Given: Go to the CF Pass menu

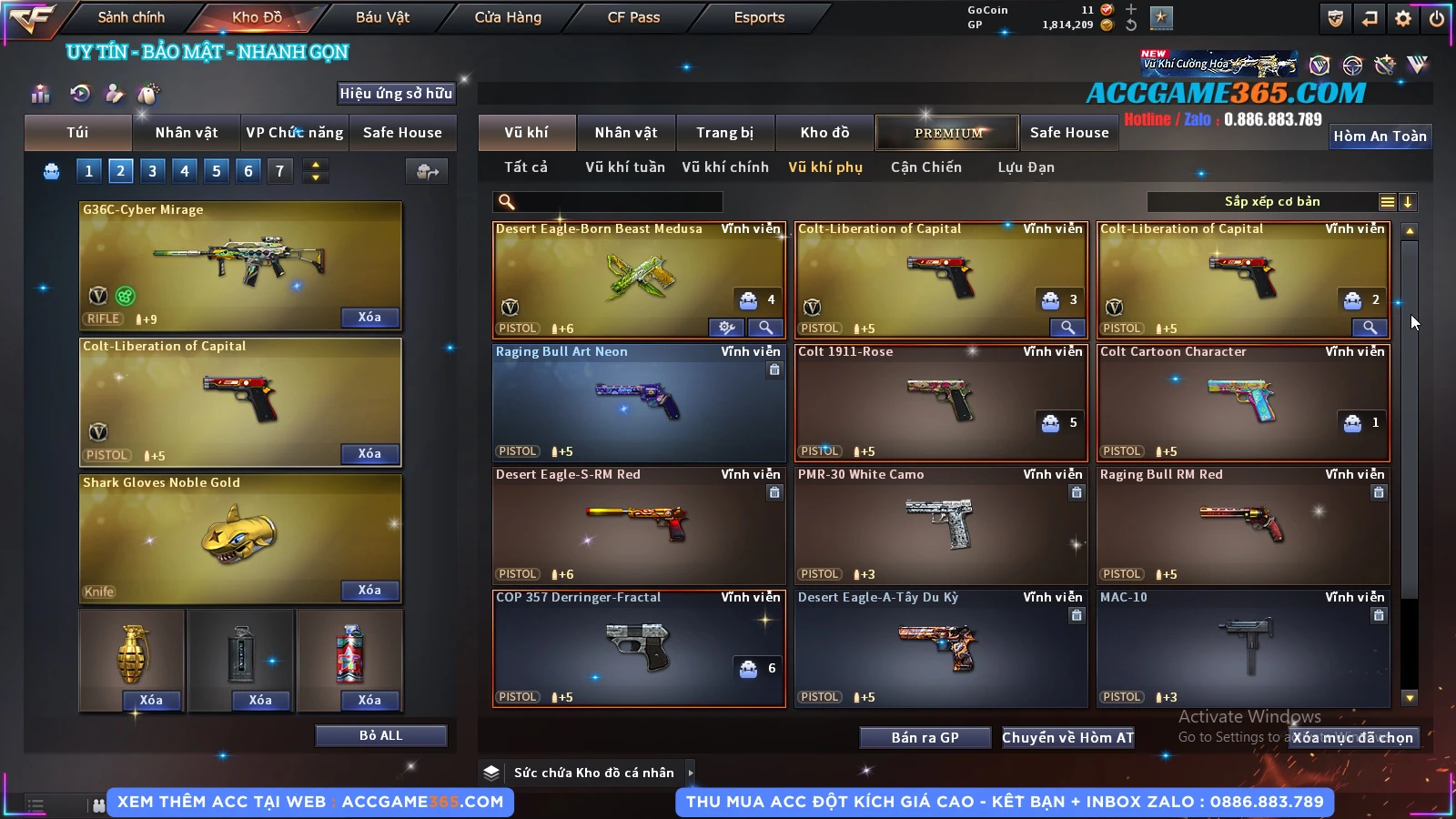Looking at the screenshot, I should tap(633, 17).
